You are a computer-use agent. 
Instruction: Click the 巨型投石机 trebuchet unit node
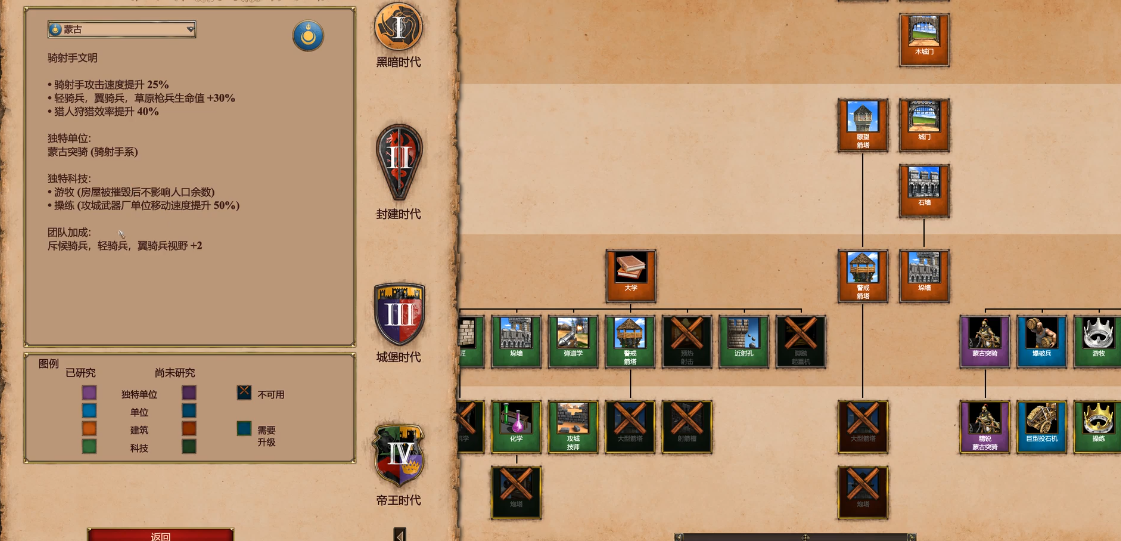[x=1041, y=425]
